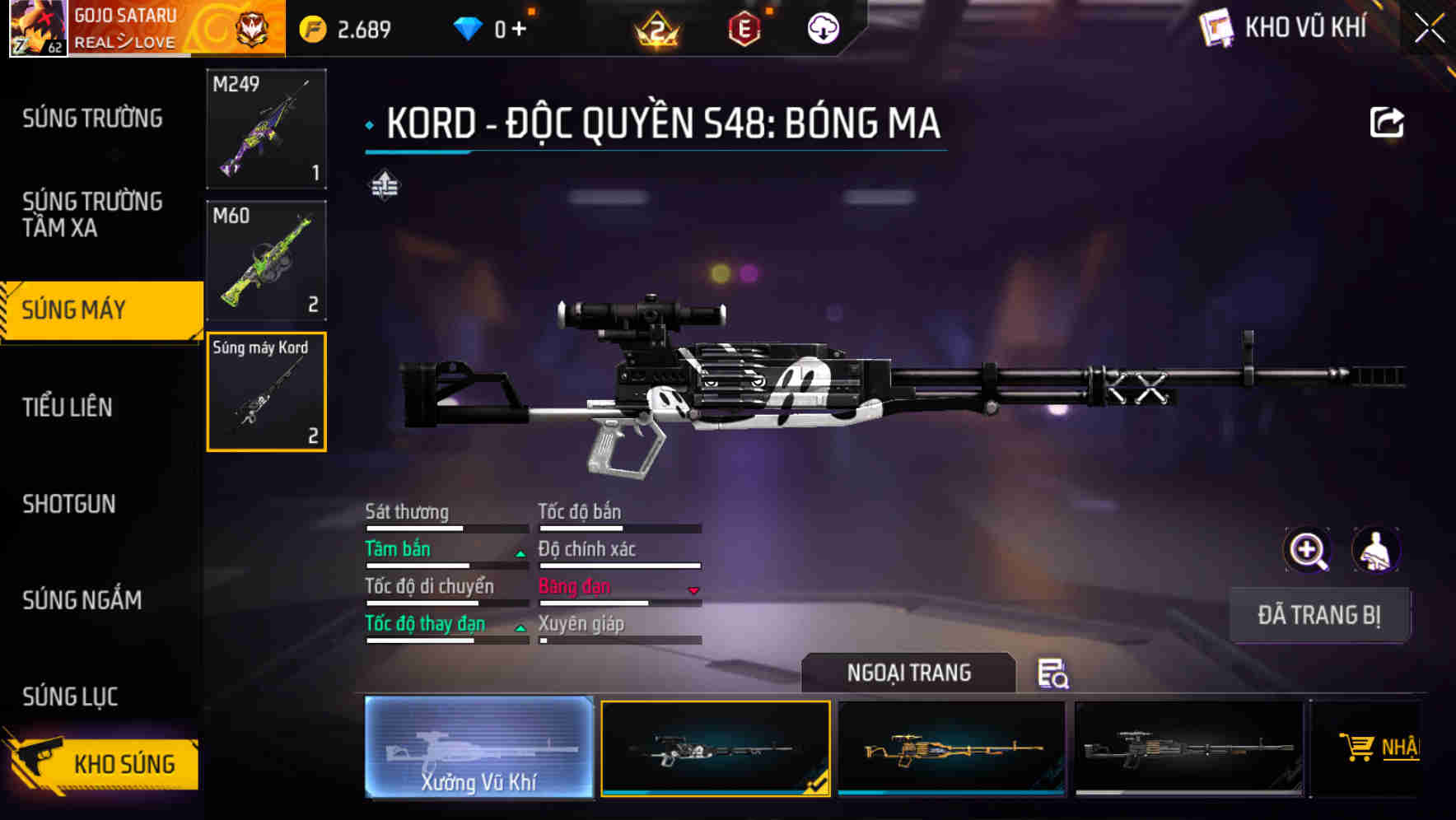Switch to Súng Trường Tầm Xa category
This screenshot has height=820, width=1456.
[x=92, y=214]
